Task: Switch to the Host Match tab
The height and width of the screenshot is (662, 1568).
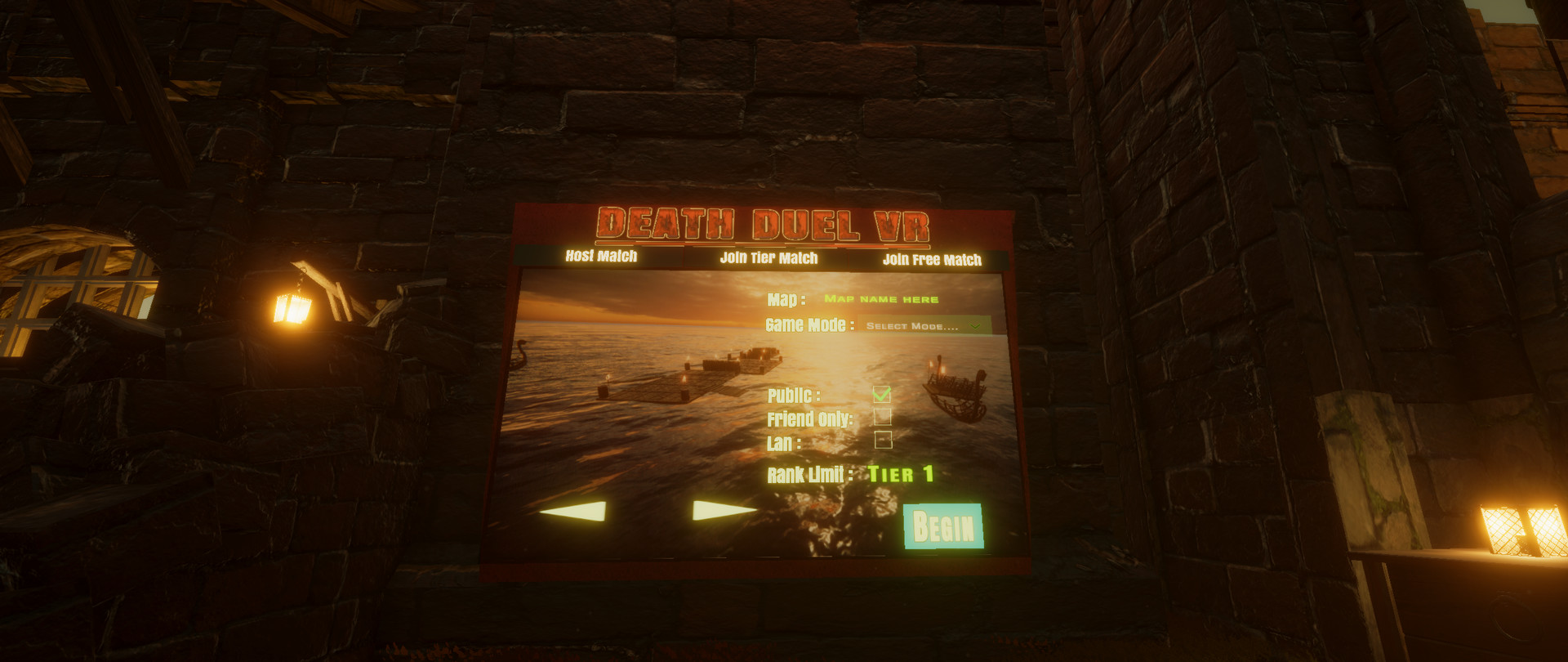Action: (602, 257)
